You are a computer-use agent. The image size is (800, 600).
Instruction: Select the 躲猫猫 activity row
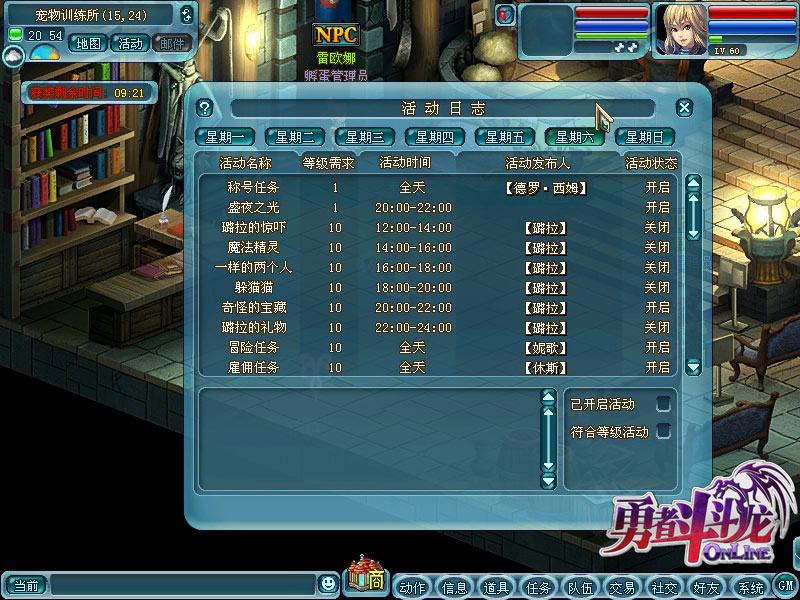point(253,287)
